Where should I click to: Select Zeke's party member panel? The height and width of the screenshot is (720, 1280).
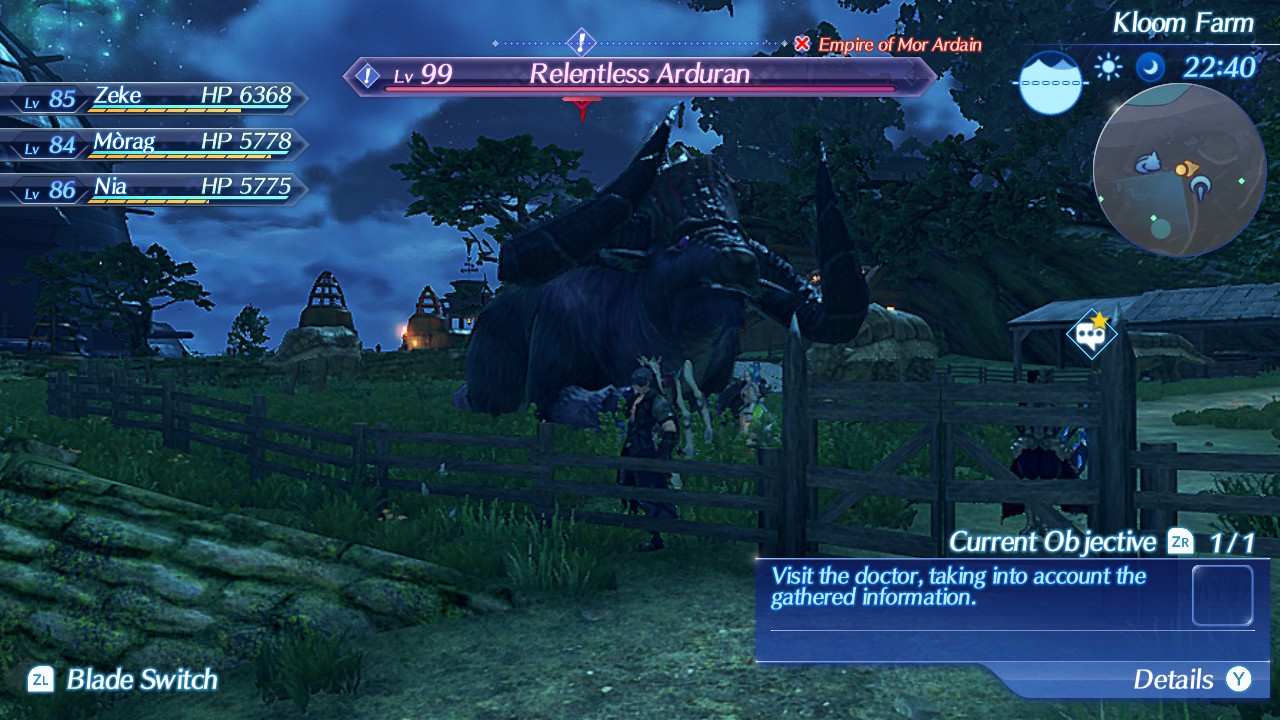coord(155,98)
